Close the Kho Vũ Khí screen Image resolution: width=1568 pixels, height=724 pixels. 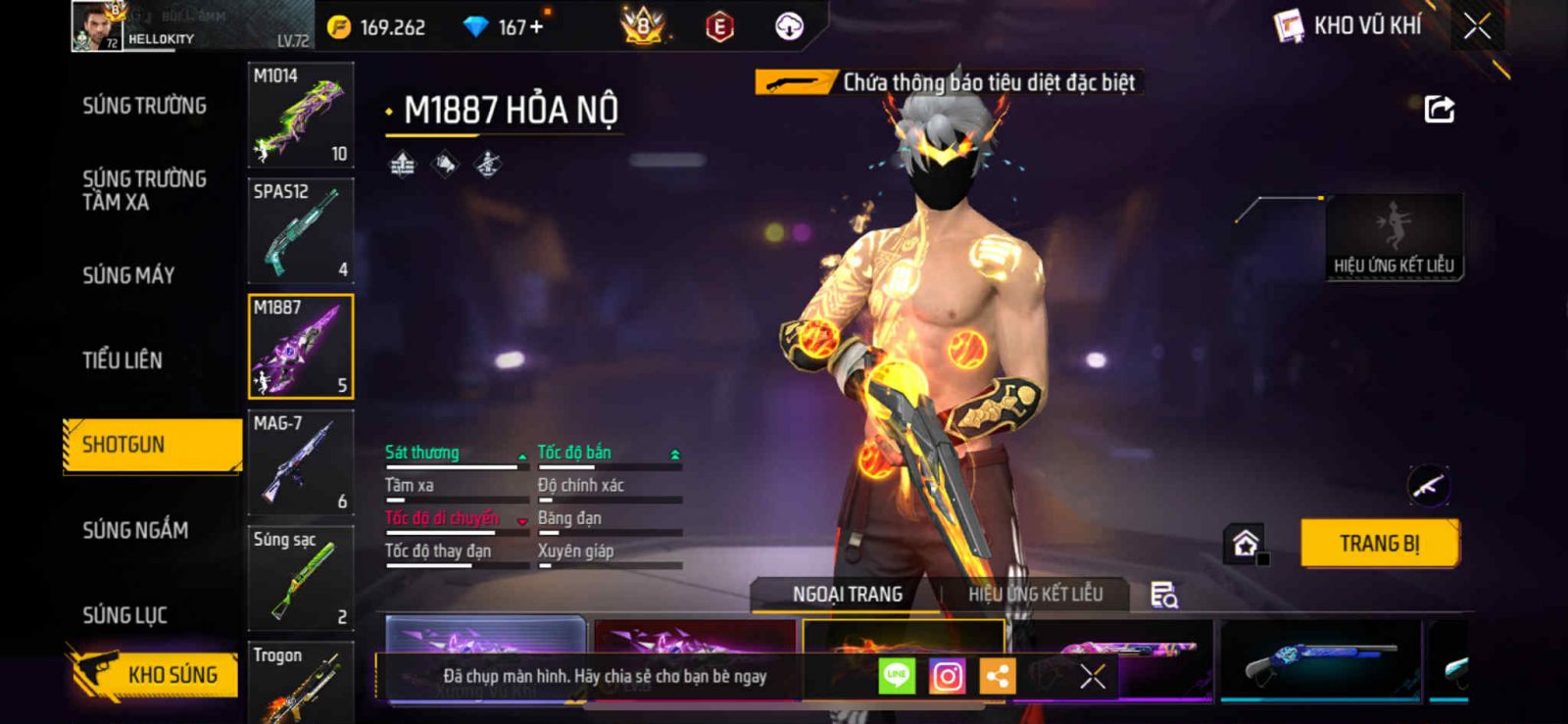[1477, 26]
